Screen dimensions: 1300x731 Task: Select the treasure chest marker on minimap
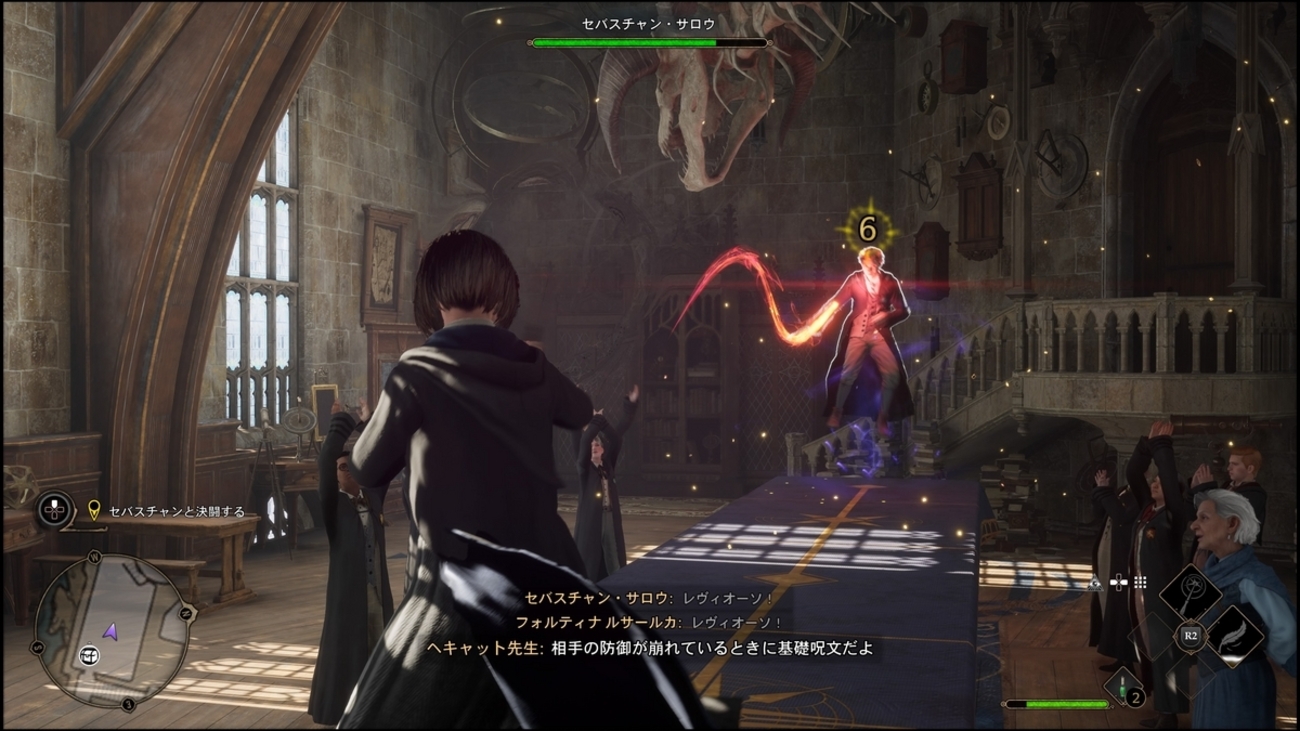pos(90,656)
